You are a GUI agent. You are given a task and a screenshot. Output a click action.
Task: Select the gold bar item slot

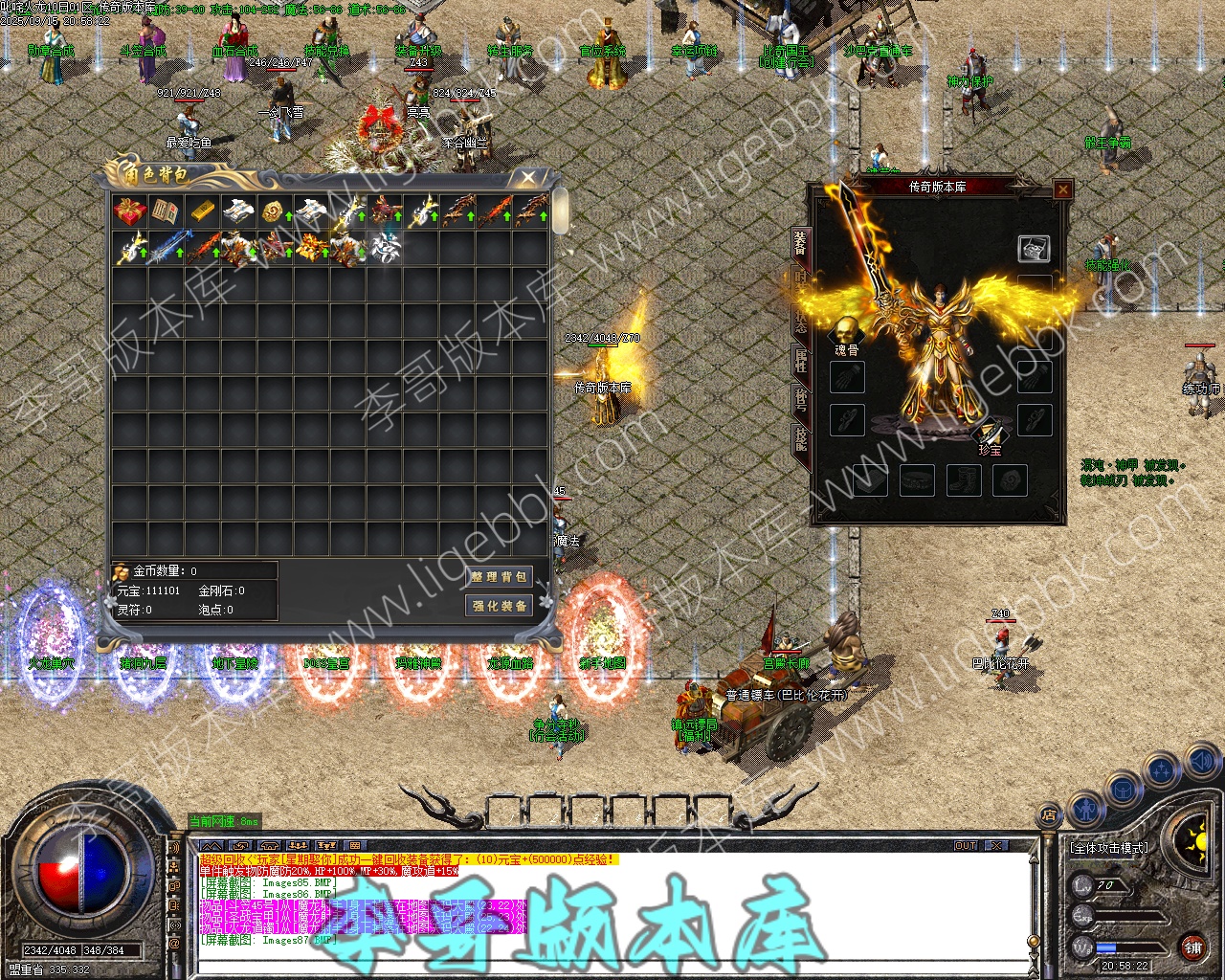click(202, 211)
